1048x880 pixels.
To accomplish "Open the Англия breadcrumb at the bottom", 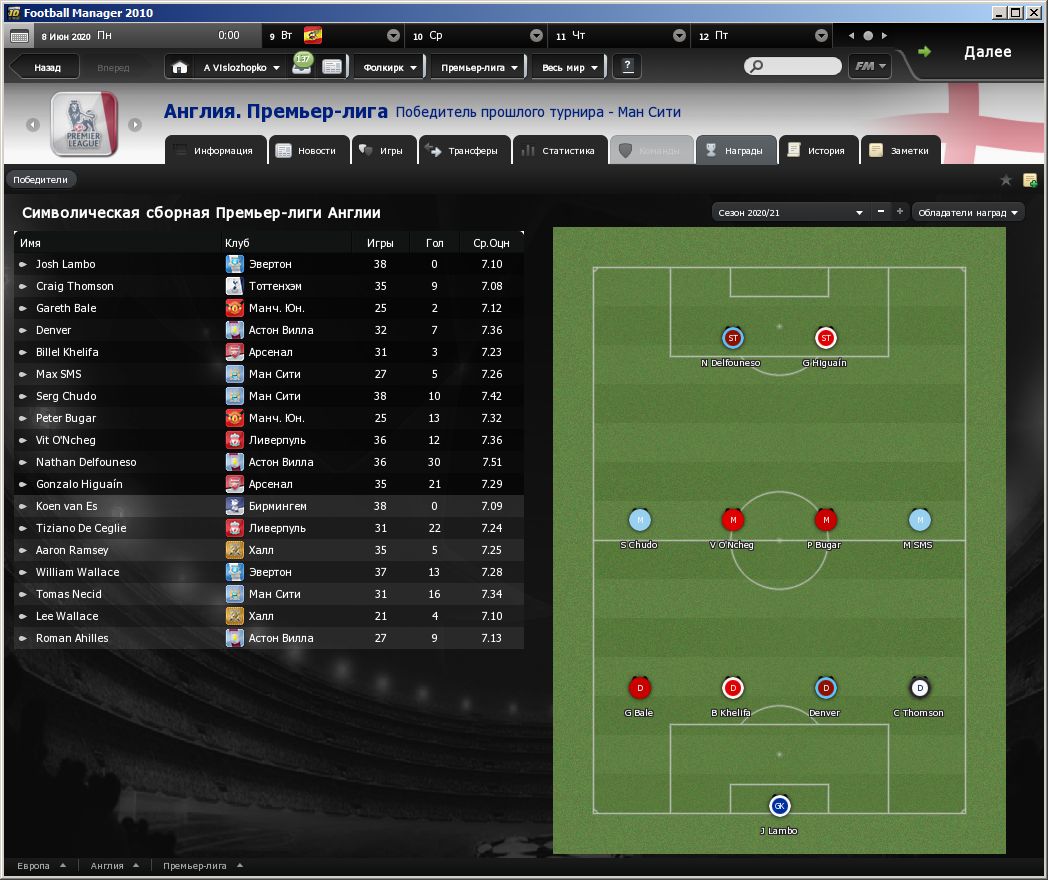I will (x=108, y=866).
